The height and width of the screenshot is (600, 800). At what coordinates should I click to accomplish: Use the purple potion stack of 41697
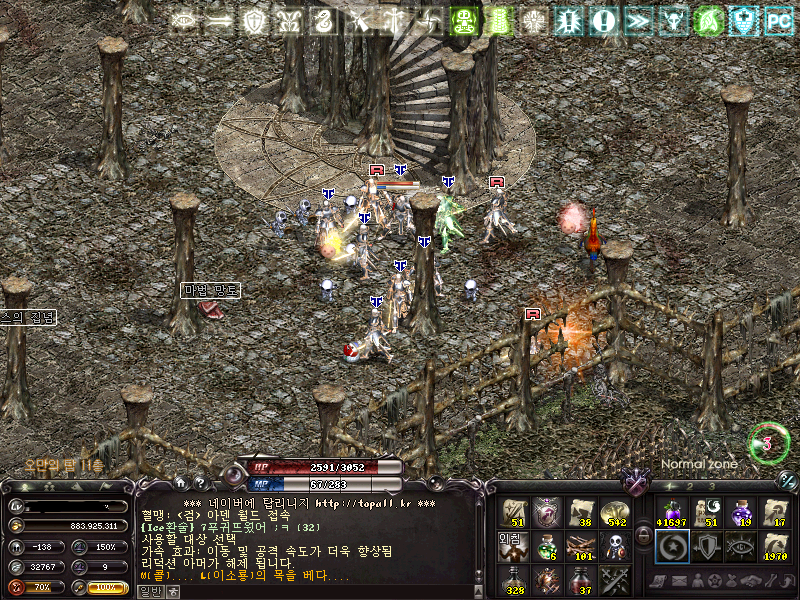point(670,512)
